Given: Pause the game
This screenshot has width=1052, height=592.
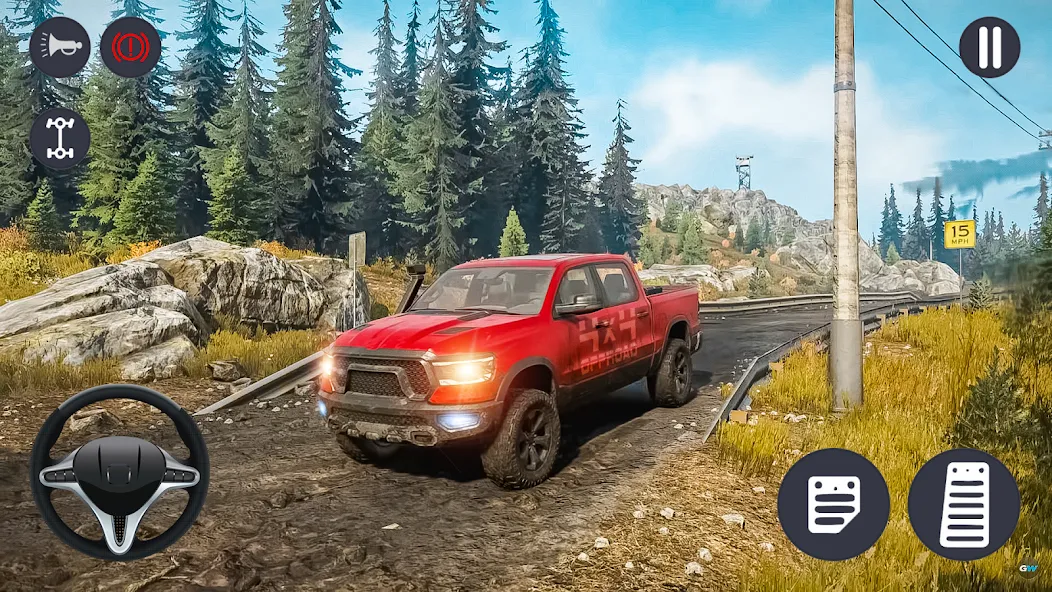Looking at the screenshot, I should click(989, 47).
